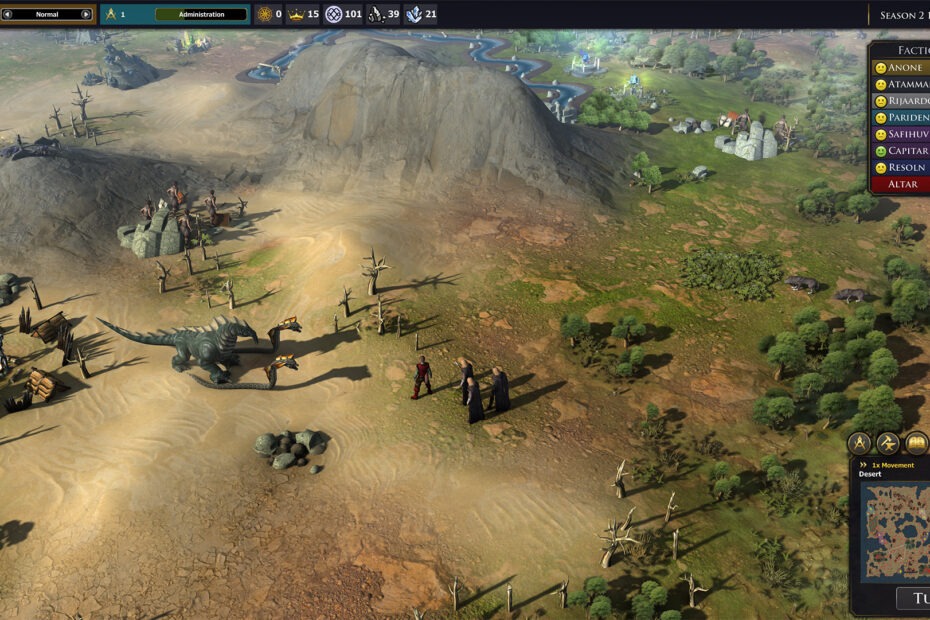Open the hammer and anvil button
930x620 pixels.
(888, 443)
